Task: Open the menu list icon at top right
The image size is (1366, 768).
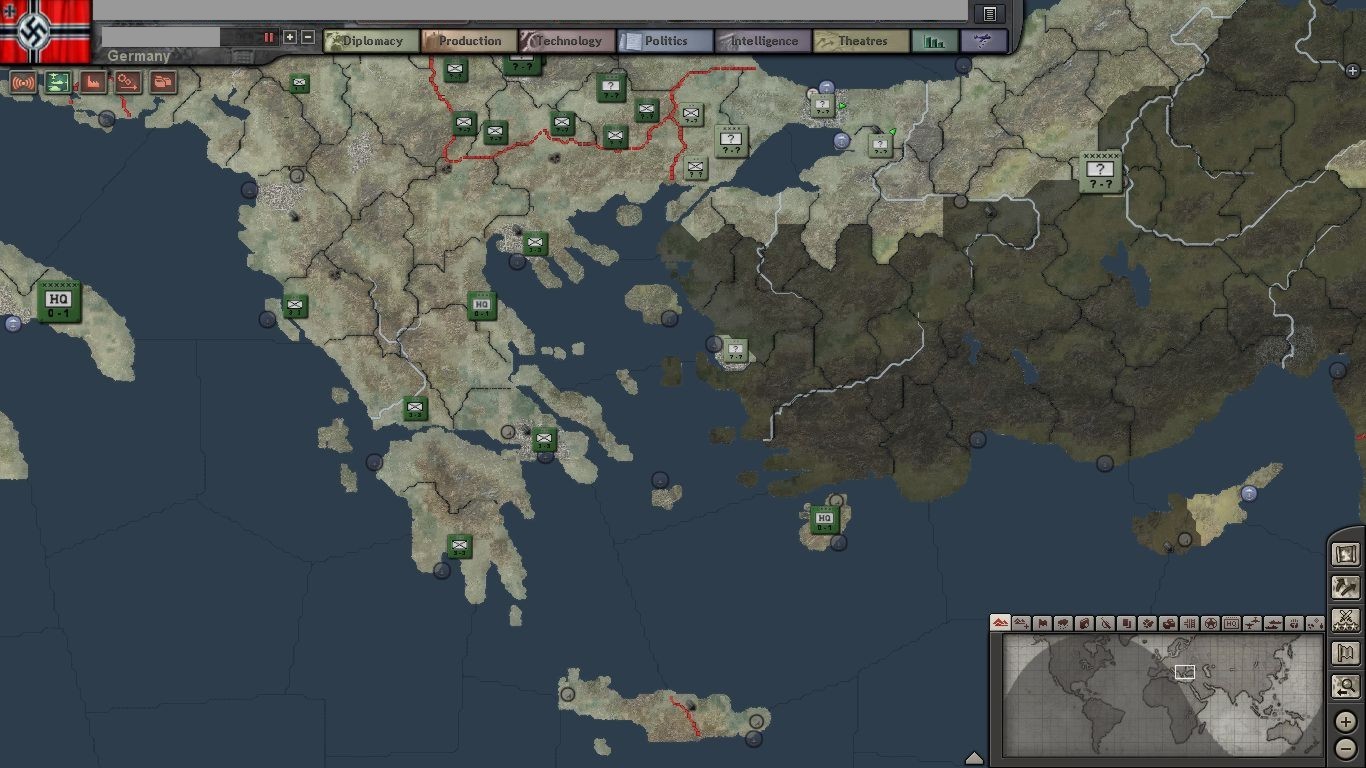Action: click(x=989, y=14)
